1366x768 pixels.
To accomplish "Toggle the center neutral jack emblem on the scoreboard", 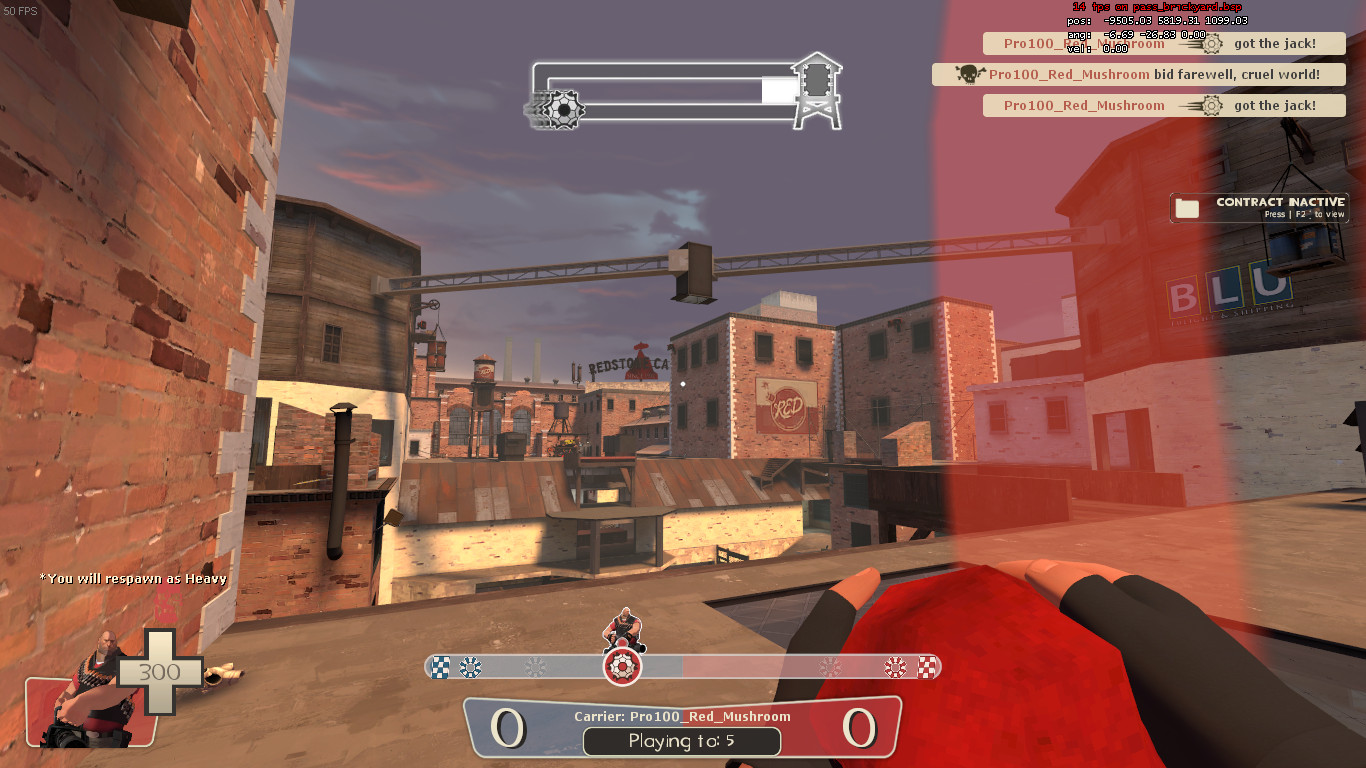I will (622, 667).
